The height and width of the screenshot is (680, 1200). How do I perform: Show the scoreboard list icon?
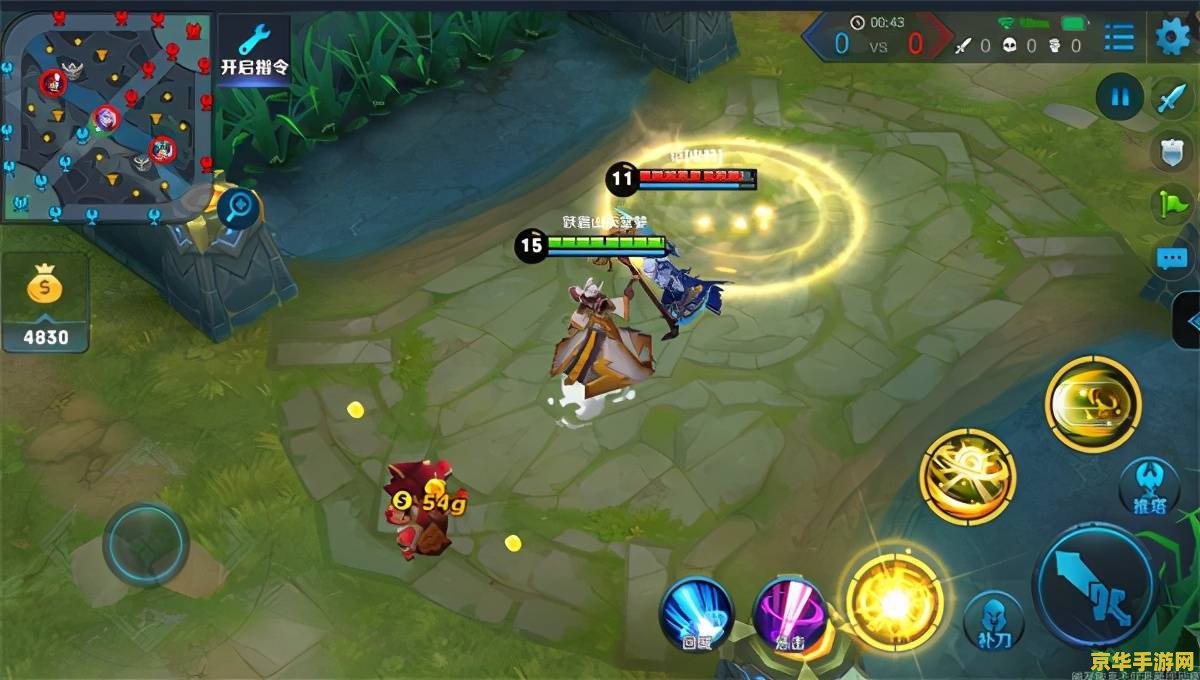1119,39
